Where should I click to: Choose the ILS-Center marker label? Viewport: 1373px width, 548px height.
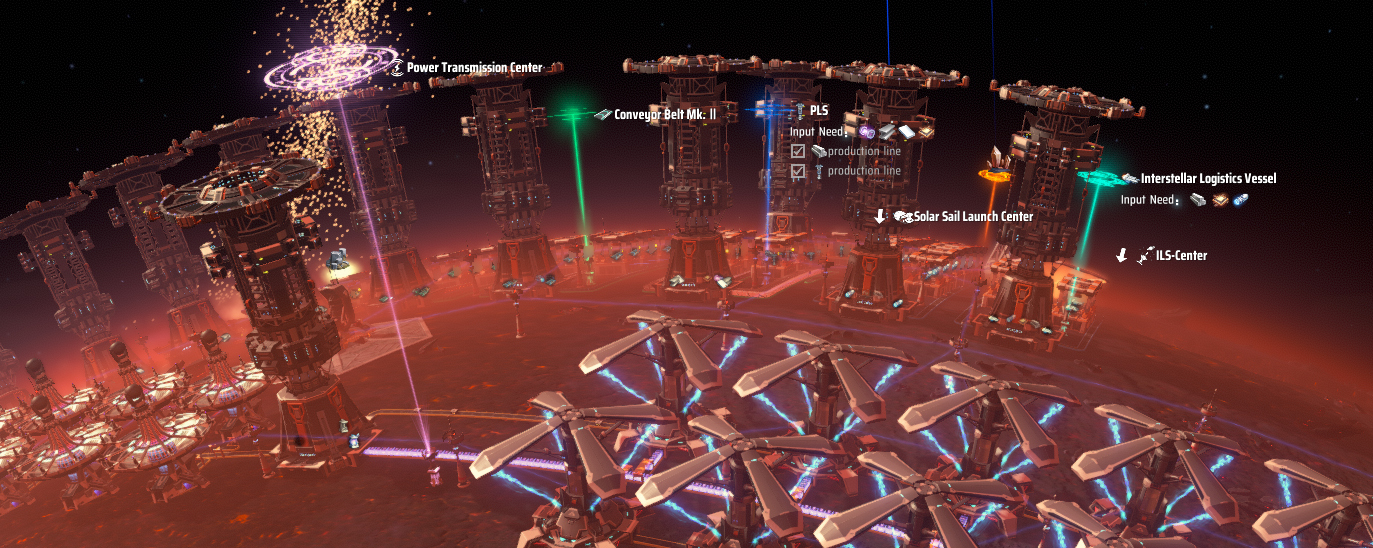point(1180,256)
